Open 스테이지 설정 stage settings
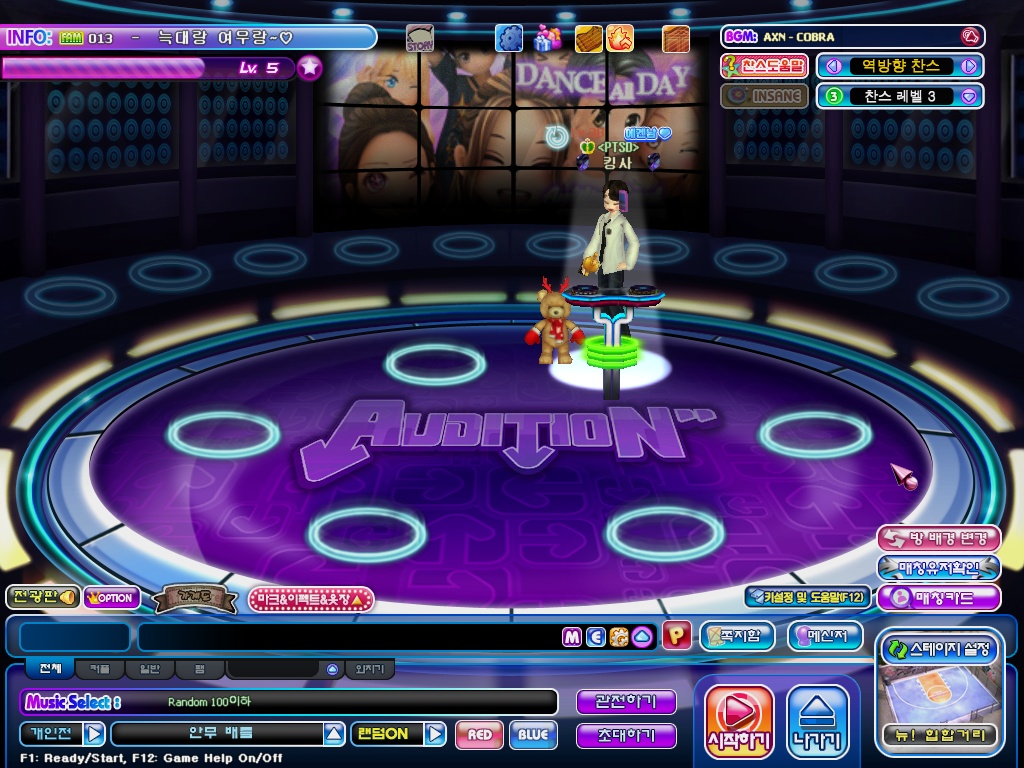Viewport: 1024px width, 768px height. pyautogui.click(x=939, y=650)
